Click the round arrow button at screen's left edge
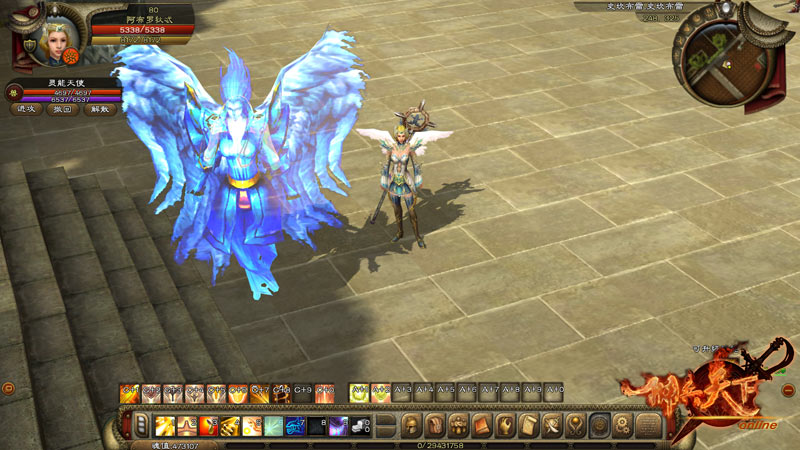800x450 pixels. (x=6, y=387)
